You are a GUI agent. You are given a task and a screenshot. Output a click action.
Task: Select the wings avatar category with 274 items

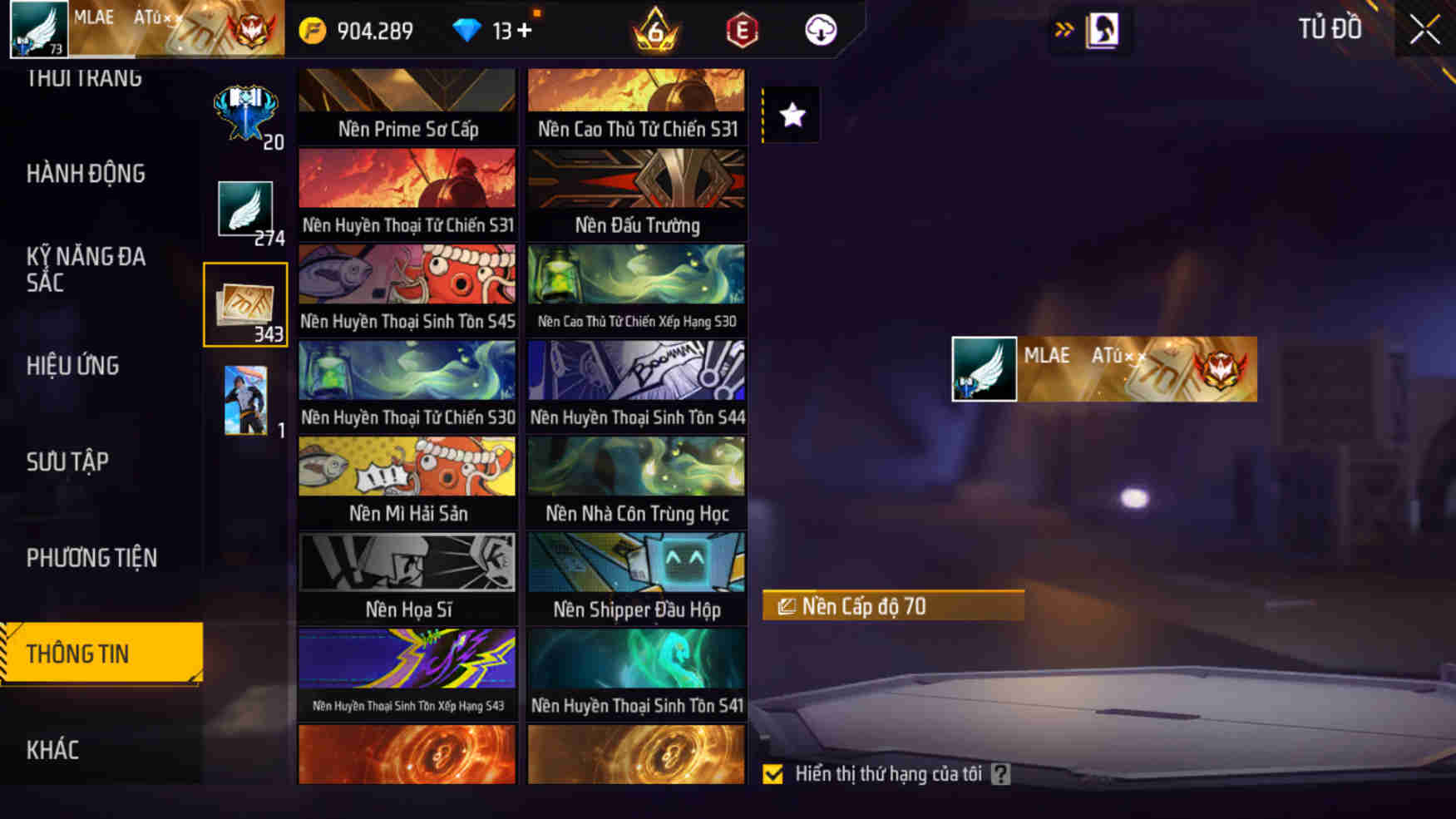tap(245, 207)
